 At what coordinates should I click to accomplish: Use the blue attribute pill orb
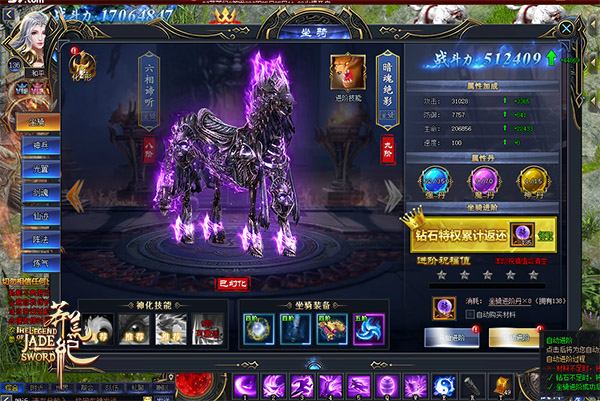point(436,181)
